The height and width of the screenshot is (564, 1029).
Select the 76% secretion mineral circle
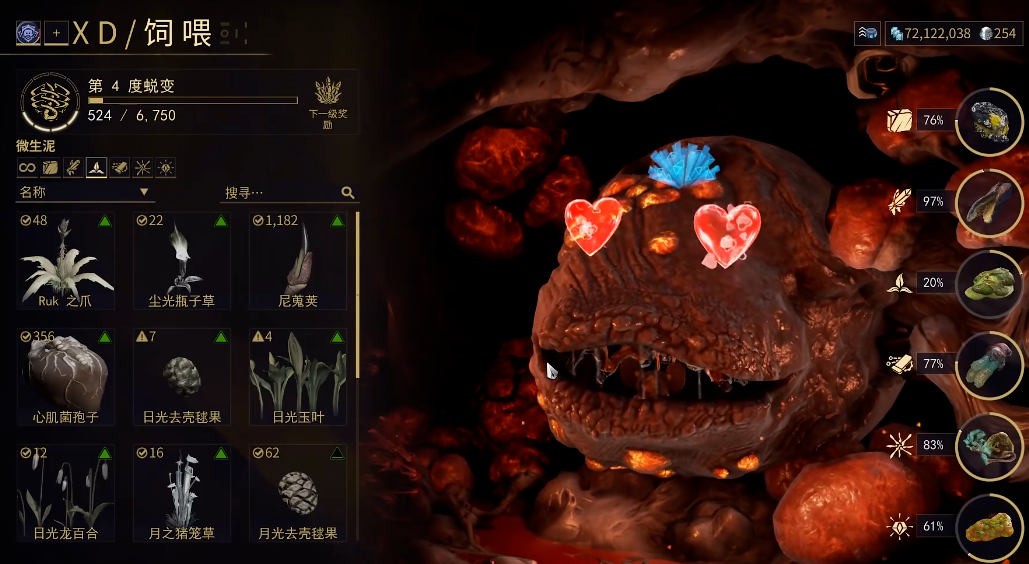click(989, 122)
